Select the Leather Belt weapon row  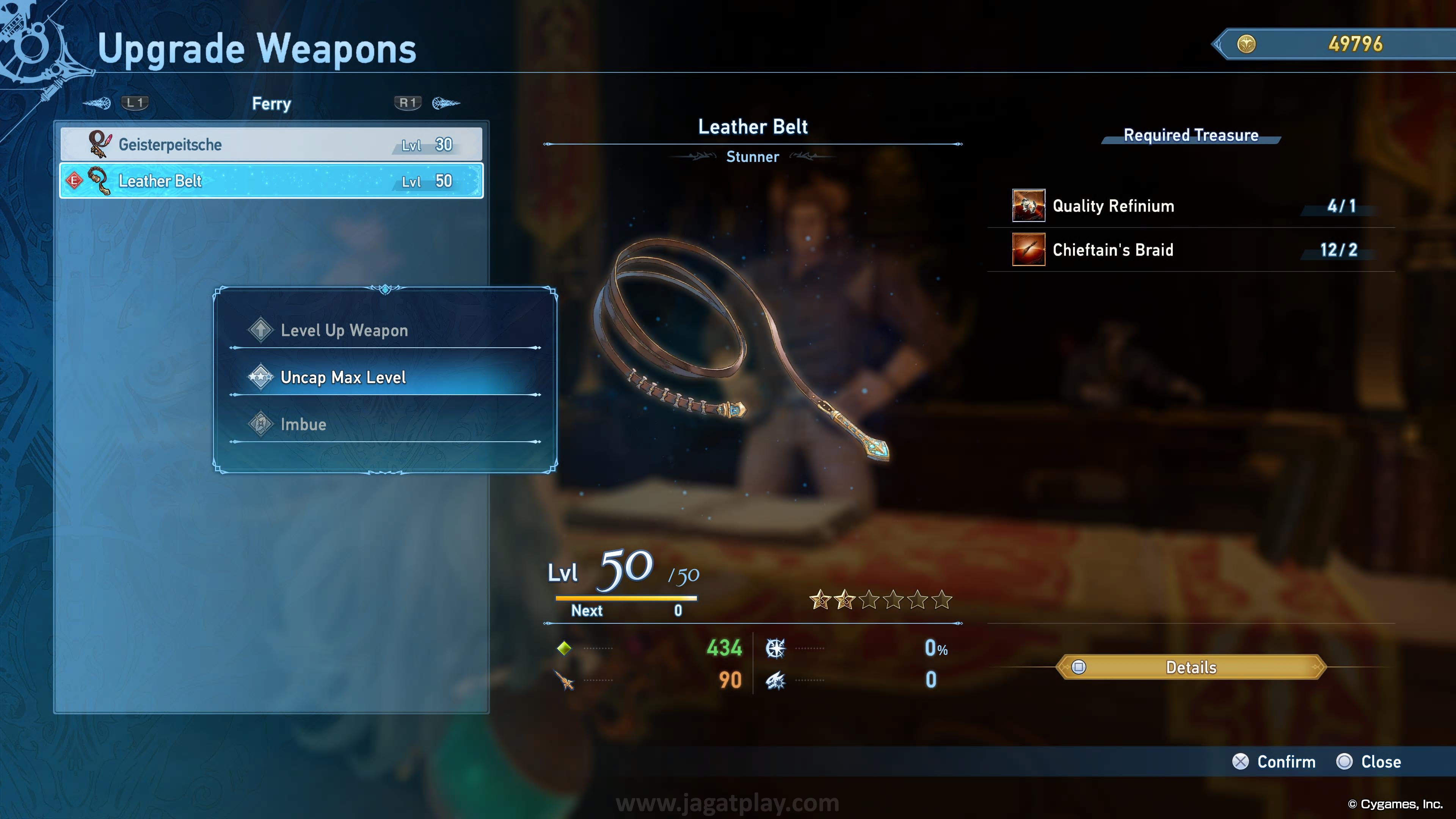coord(271,181)
